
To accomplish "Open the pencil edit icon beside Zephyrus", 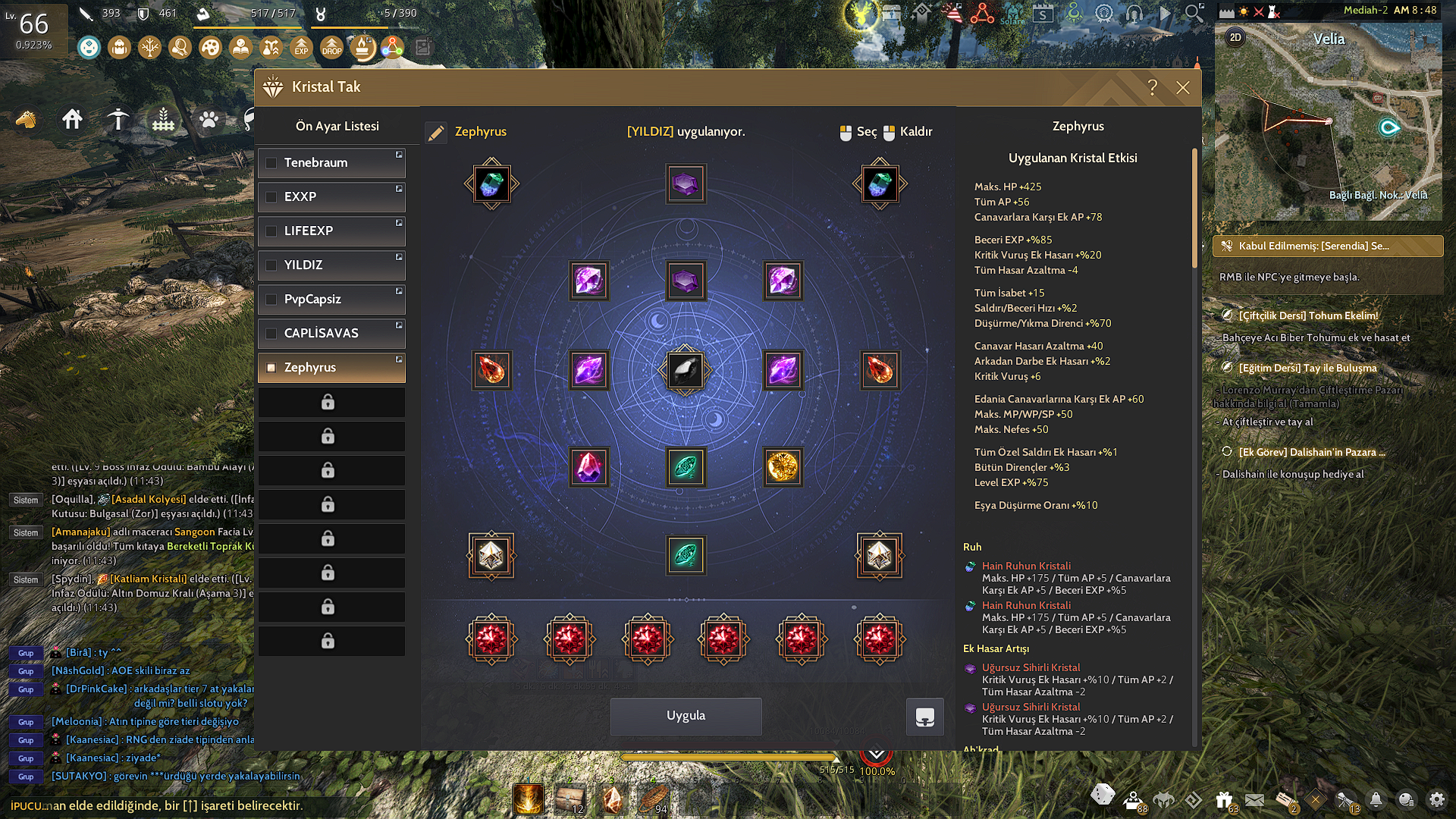I will tap(436, 131).
